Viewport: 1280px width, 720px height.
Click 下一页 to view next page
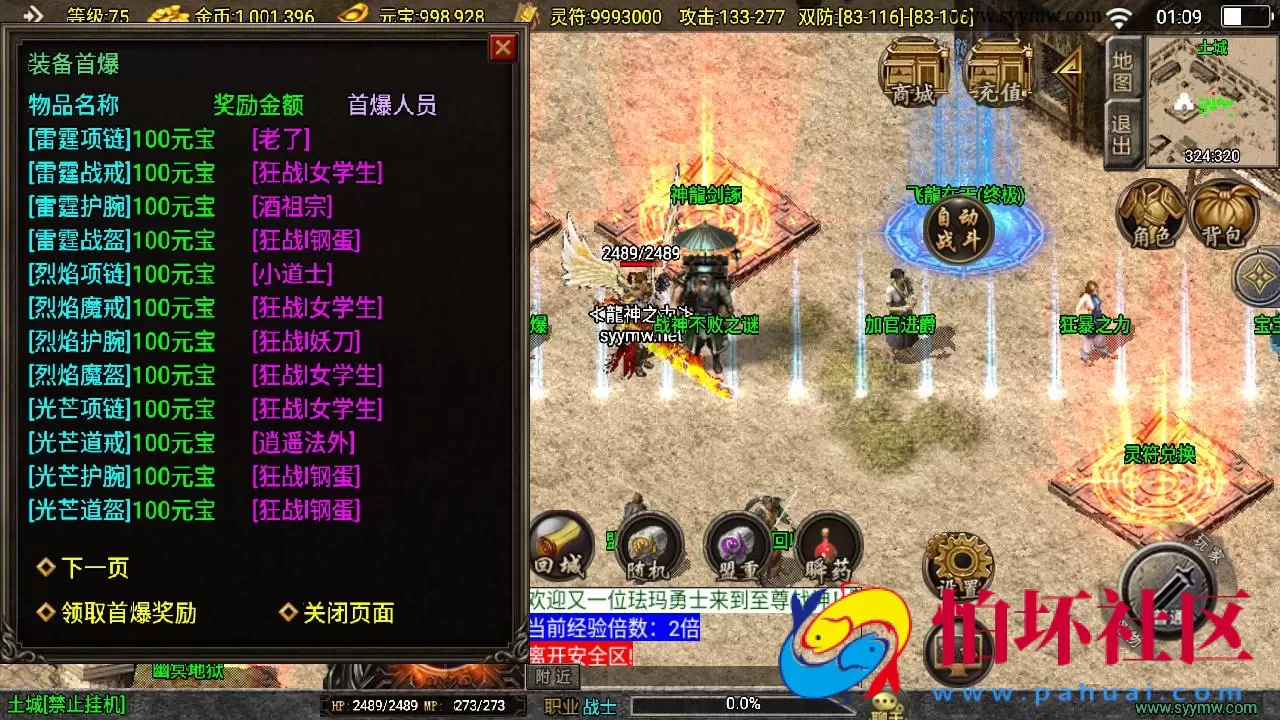click(x=98, y=567)
